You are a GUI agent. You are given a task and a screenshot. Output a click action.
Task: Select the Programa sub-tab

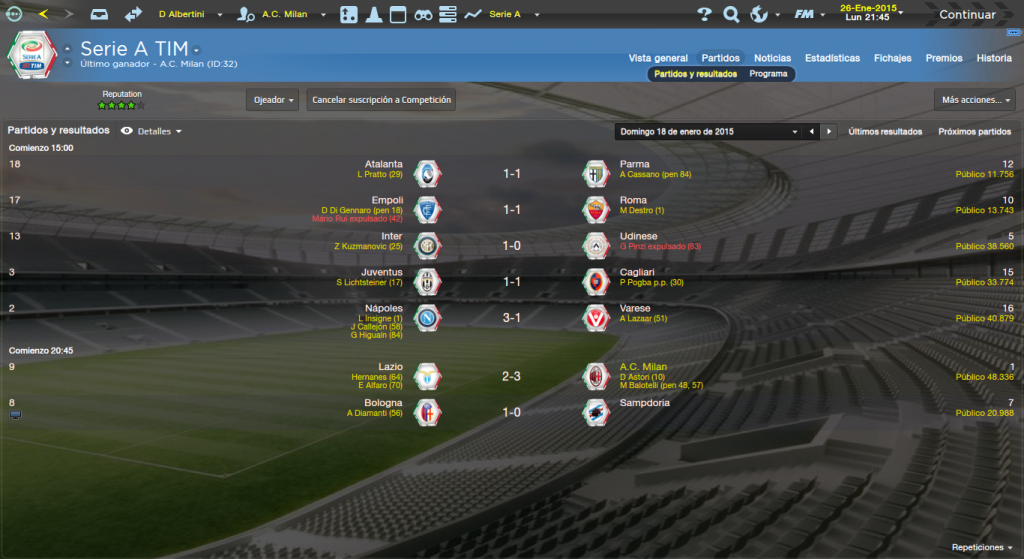coord(768,74)
